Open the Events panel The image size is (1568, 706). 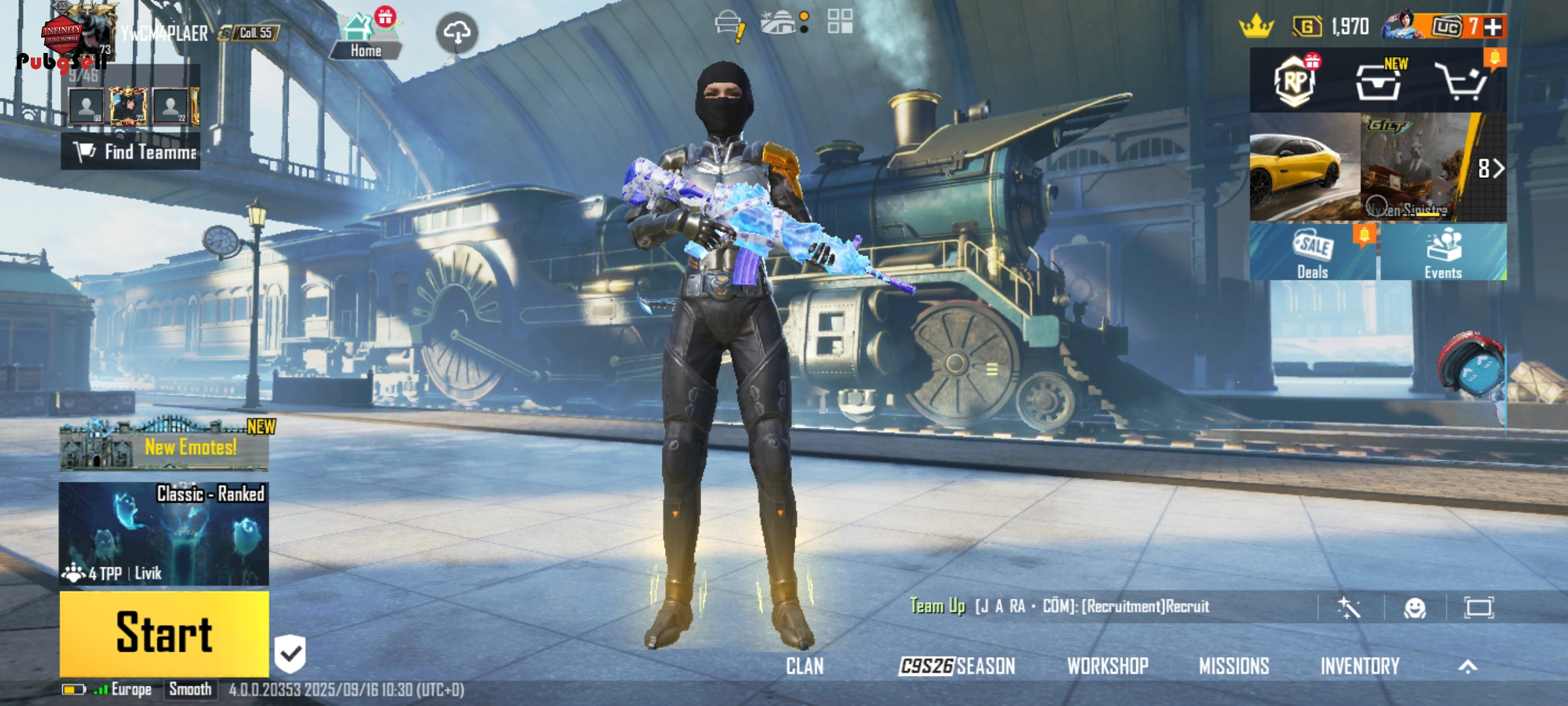coord(1443,252)
